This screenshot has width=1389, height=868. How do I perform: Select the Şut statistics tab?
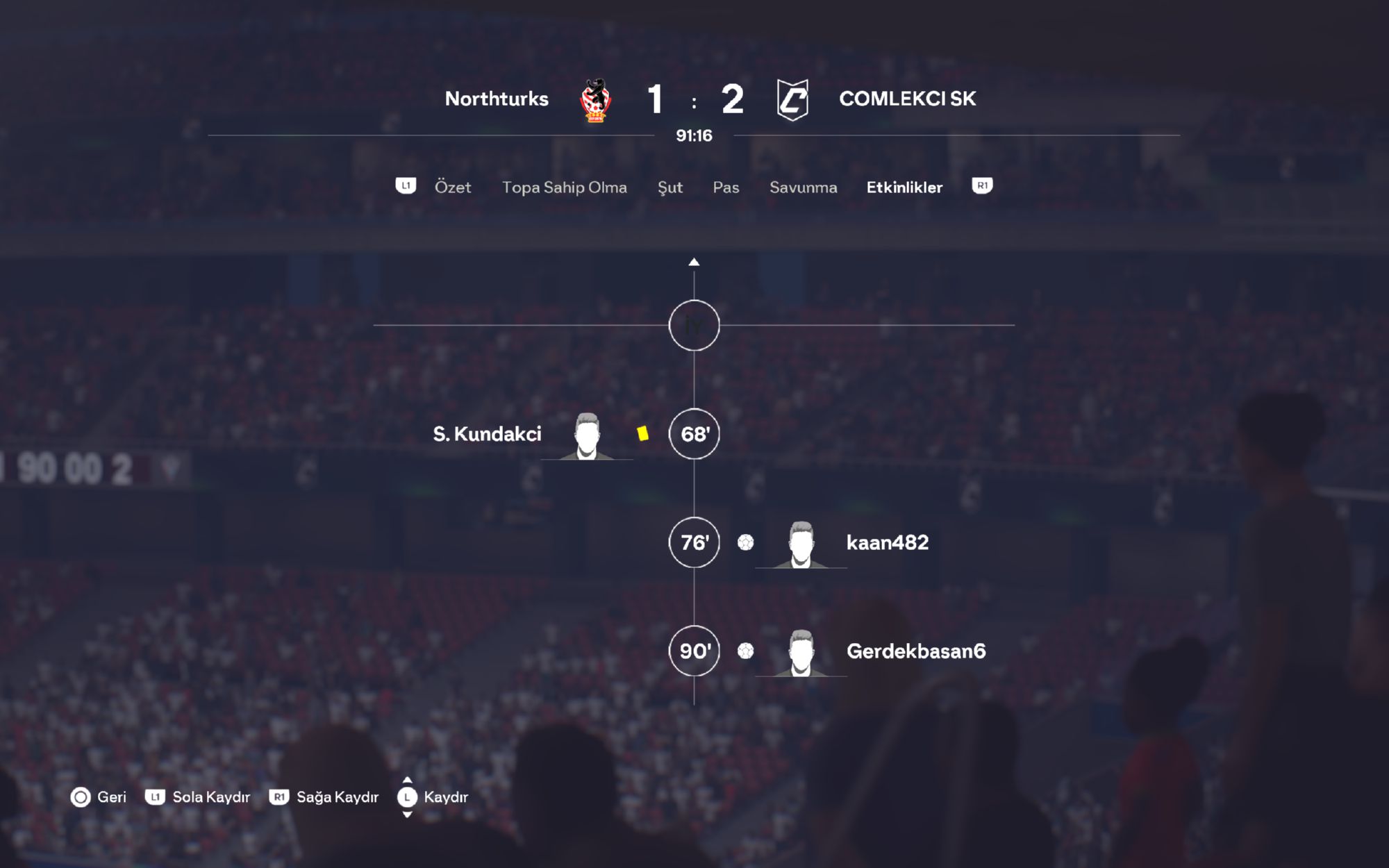669,187
